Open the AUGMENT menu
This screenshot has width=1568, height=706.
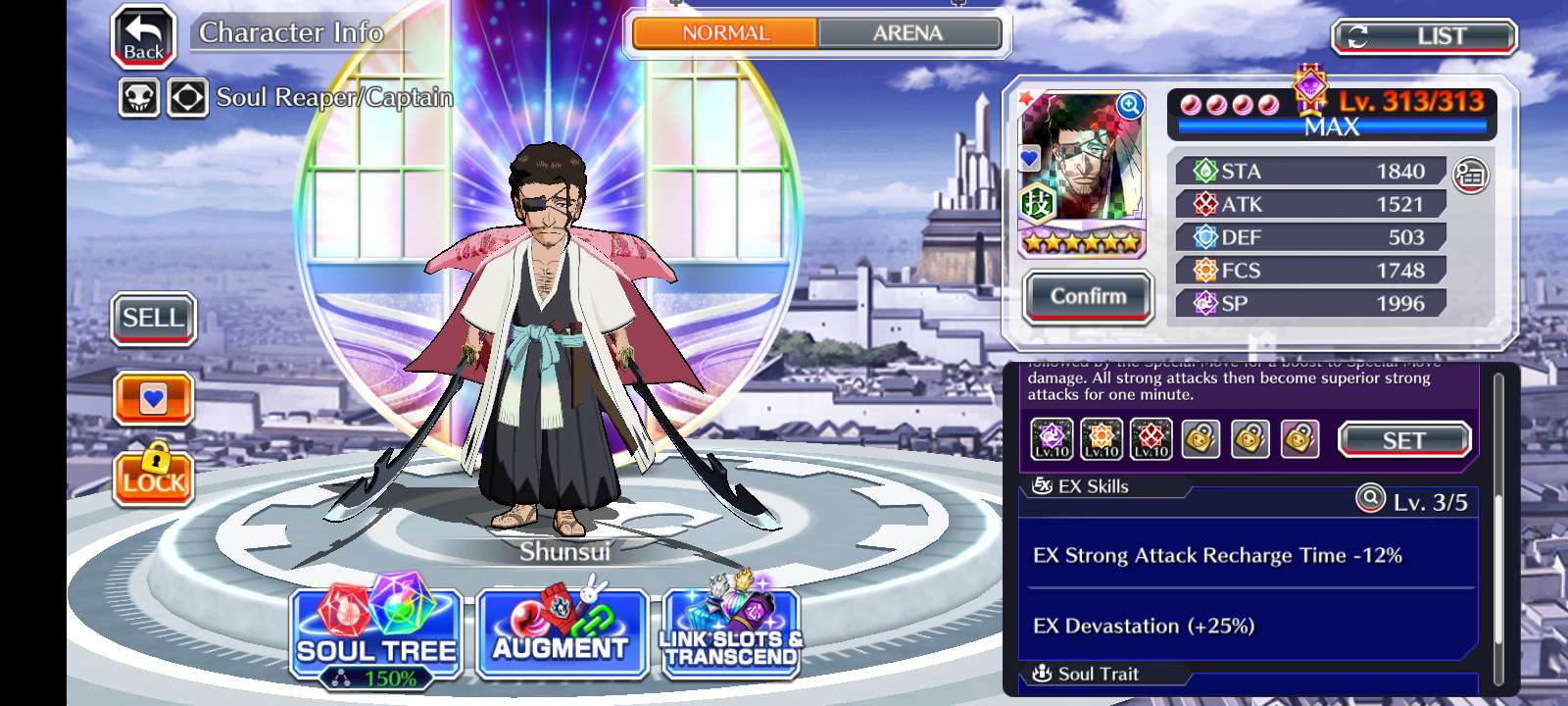coord(561,635)
